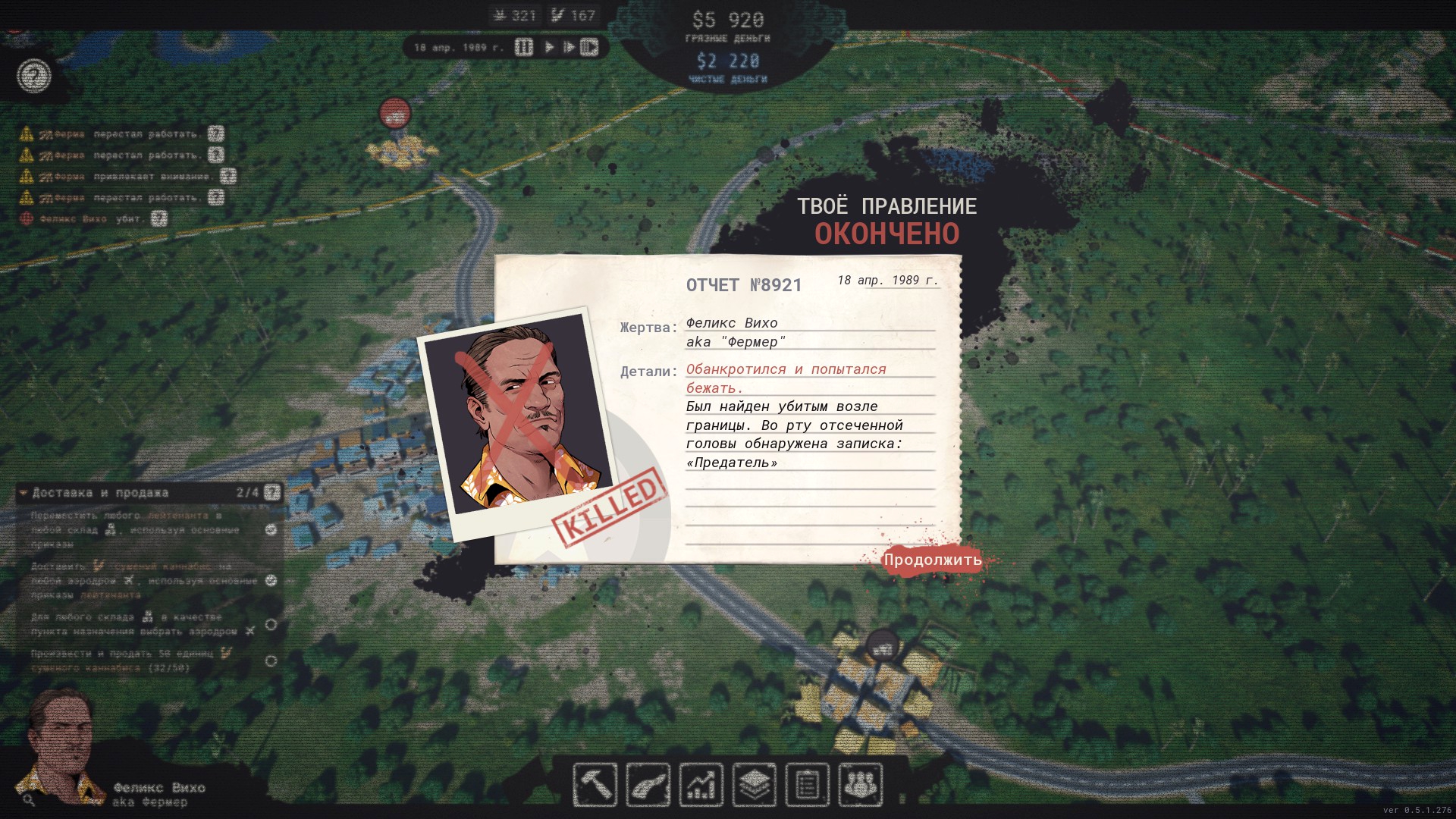
Task: Open help on the Доставка и продажа header
Action: [272, 493]
